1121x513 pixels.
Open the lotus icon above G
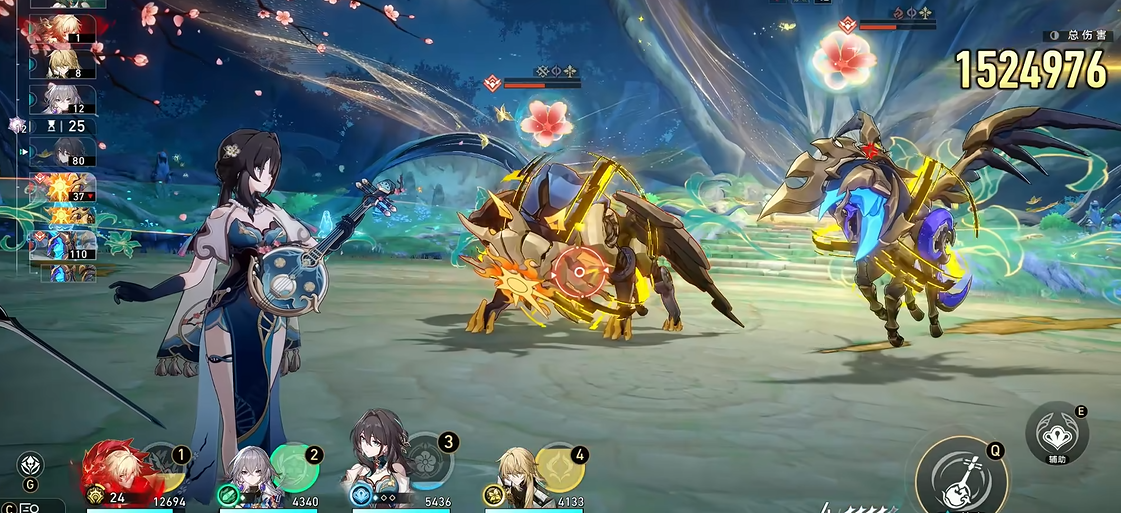point(30,464)
